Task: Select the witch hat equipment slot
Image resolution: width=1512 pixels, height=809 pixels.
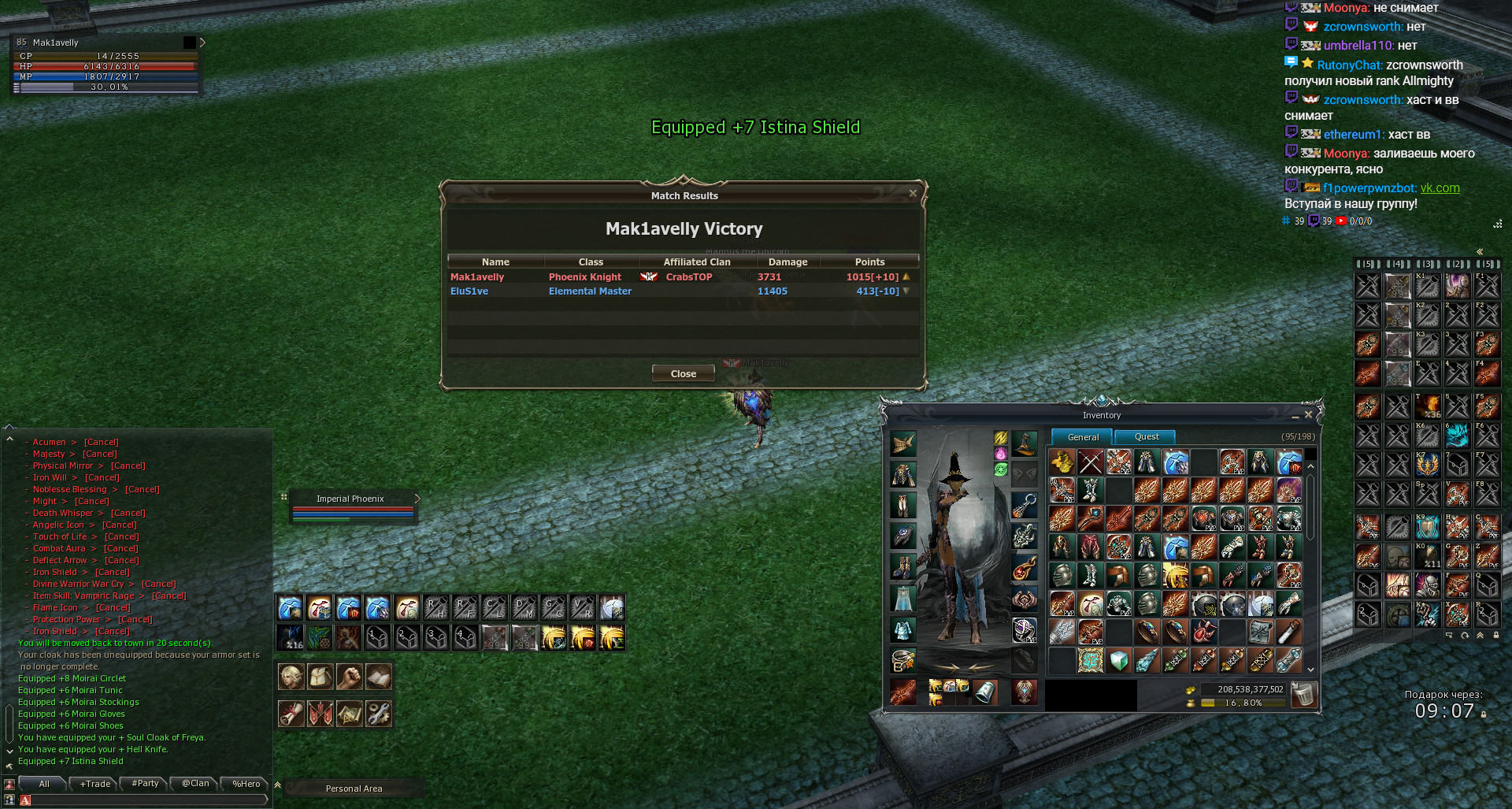Action: (x=1024, y=445)
